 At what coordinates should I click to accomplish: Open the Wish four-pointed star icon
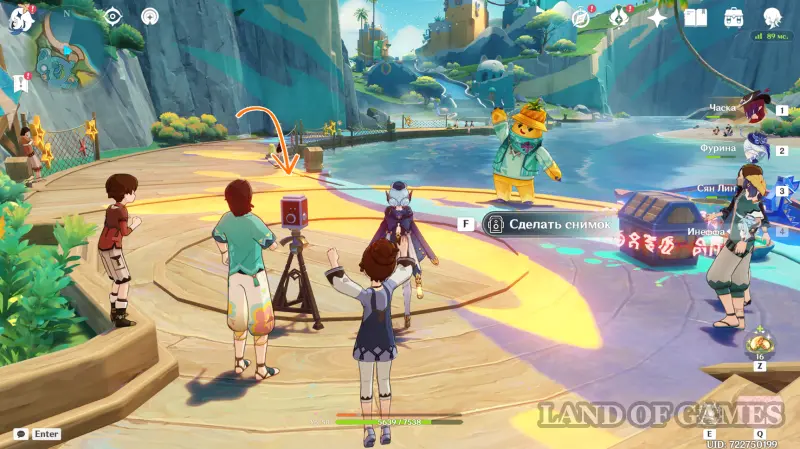657,18
